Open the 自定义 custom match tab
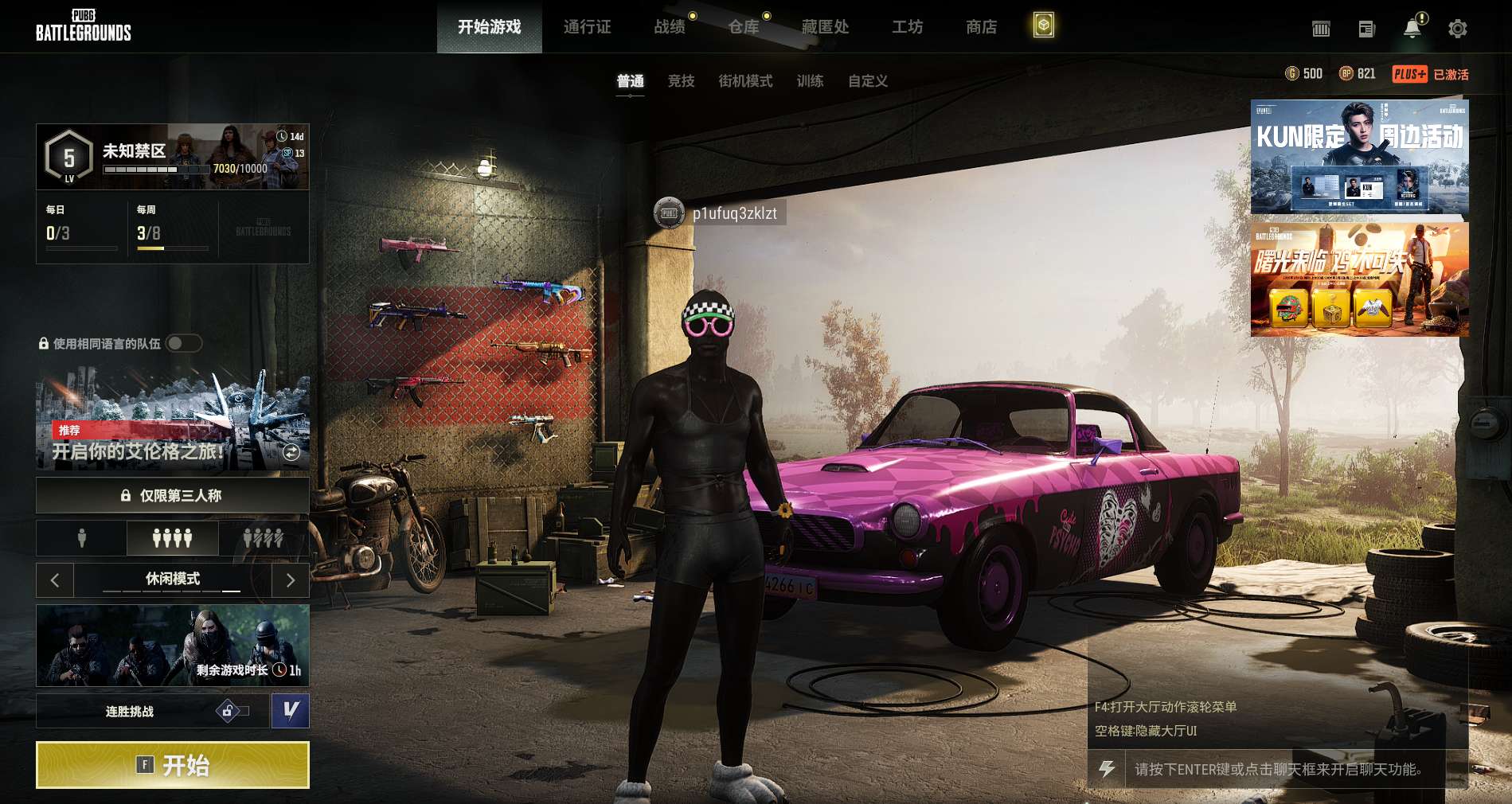The height and width of the screenshot is (804, 1512). pyautogui.click(x=867, y=80)
